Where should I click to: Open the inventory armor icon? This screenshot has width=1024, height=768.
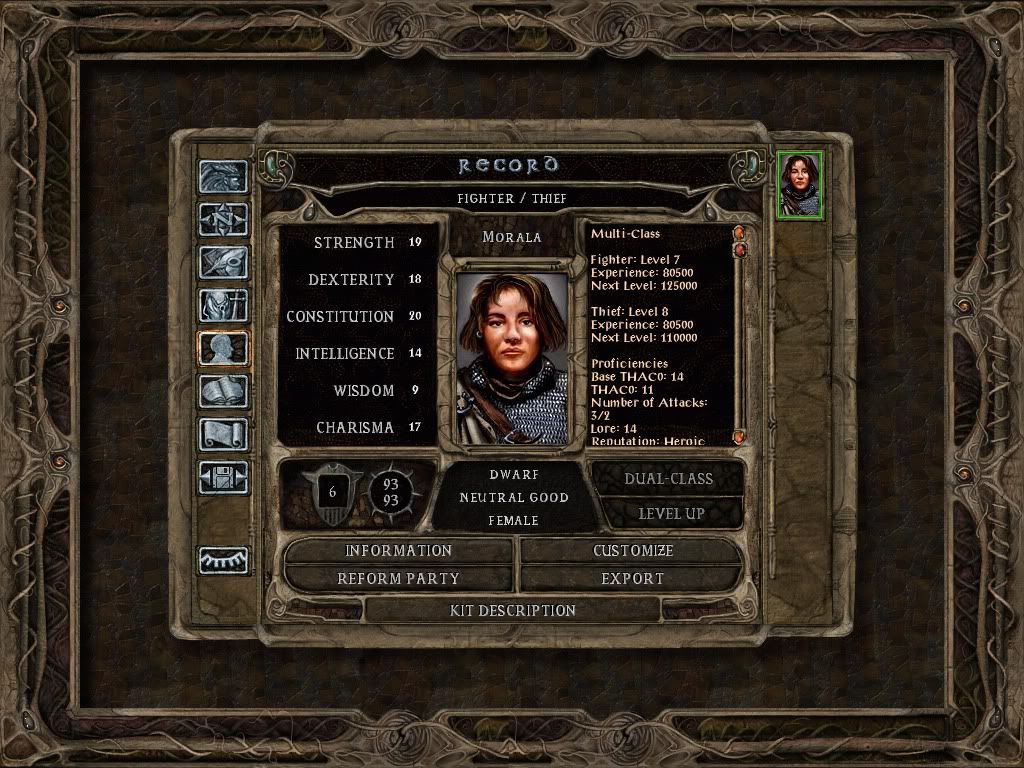(222, 305)
